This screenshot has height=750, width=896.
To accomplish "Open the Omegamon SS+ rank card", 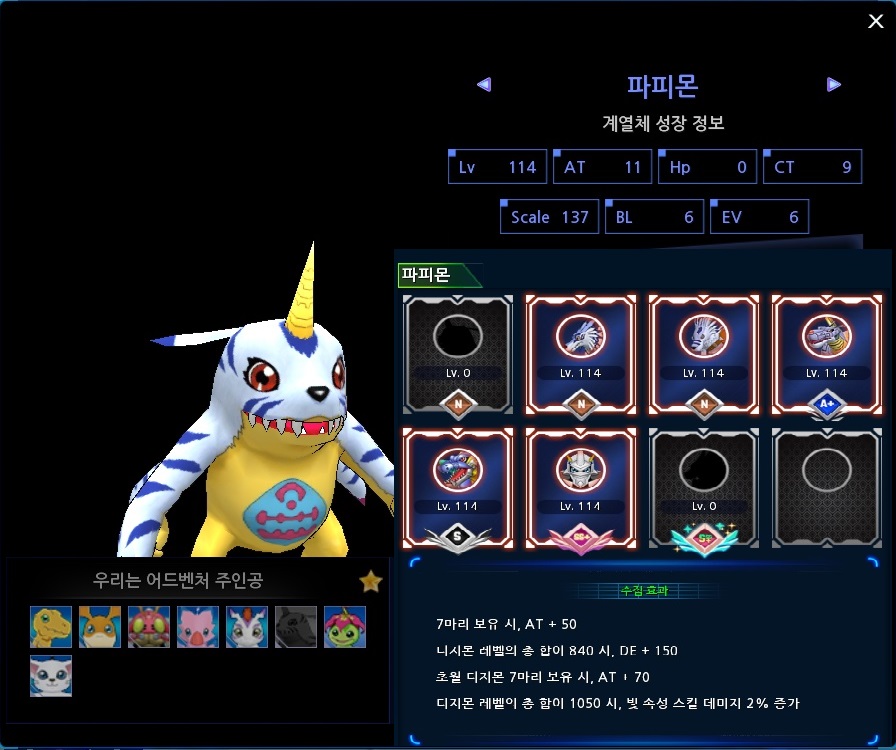I will (x=582, y=487).
